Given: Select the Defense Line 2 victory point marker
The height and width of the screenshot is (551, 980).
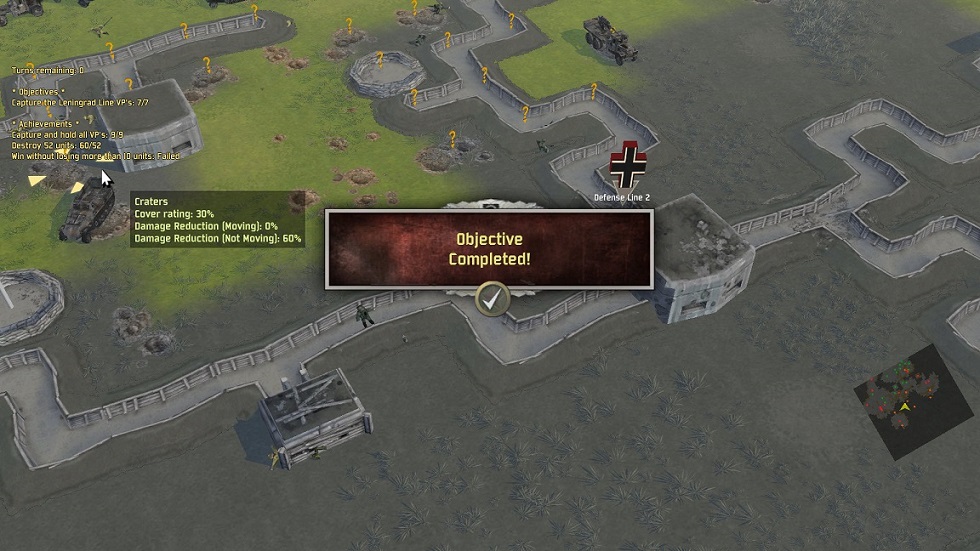Looking at the screenshot, I should pyautogui.click(x=628, y=166).
